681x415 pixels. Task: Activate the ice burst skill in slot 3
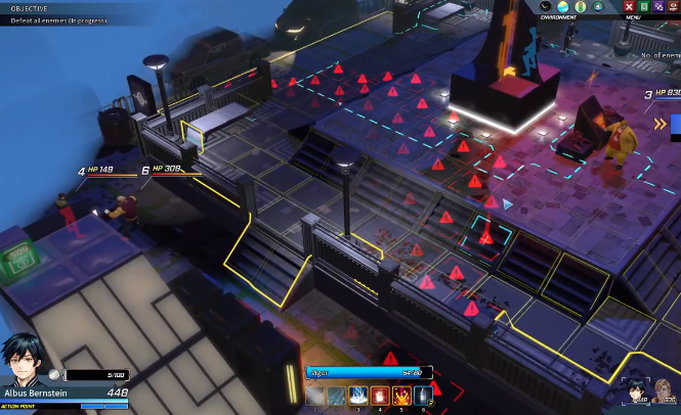pos(359,396)
